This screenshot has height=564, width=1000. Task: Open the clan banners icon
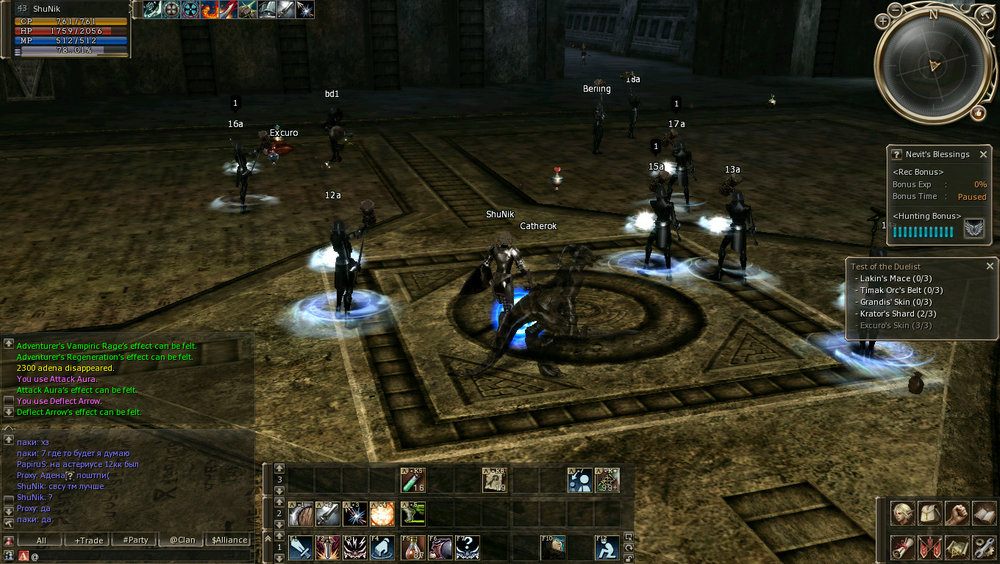coord(930,547)
